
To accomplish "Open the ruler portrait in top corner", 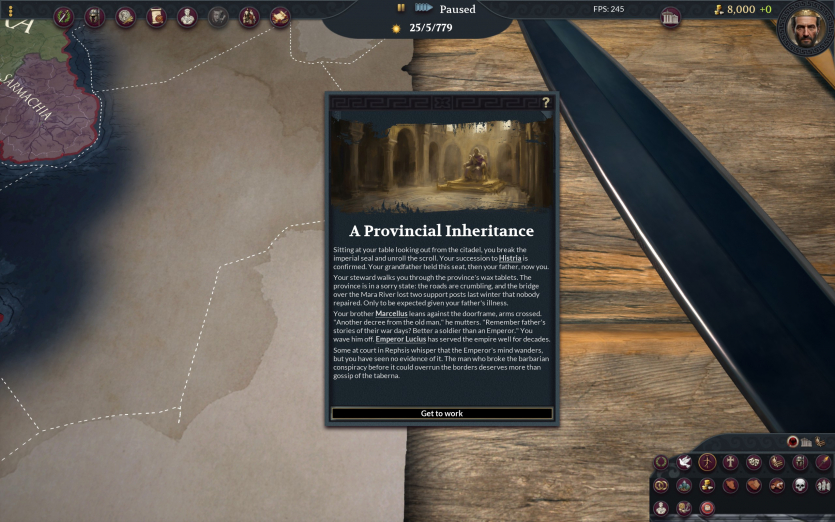I will (805, 28).
